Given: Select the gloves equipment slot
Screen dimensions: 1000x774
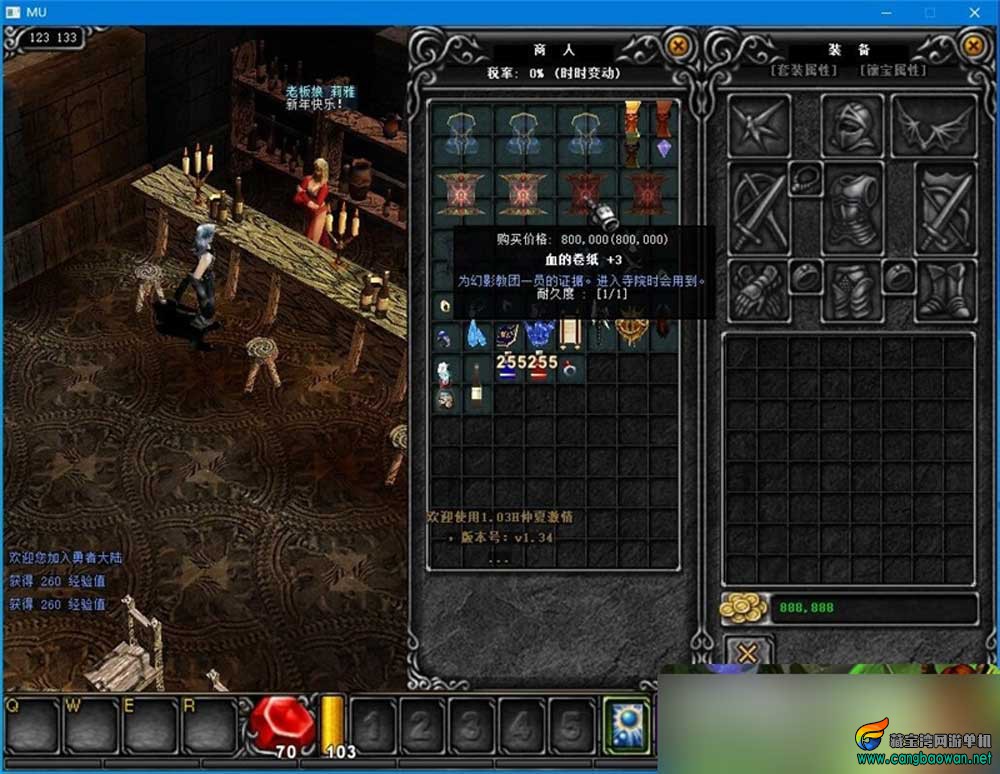Looking at the screenshot, I should click(756, 289).
